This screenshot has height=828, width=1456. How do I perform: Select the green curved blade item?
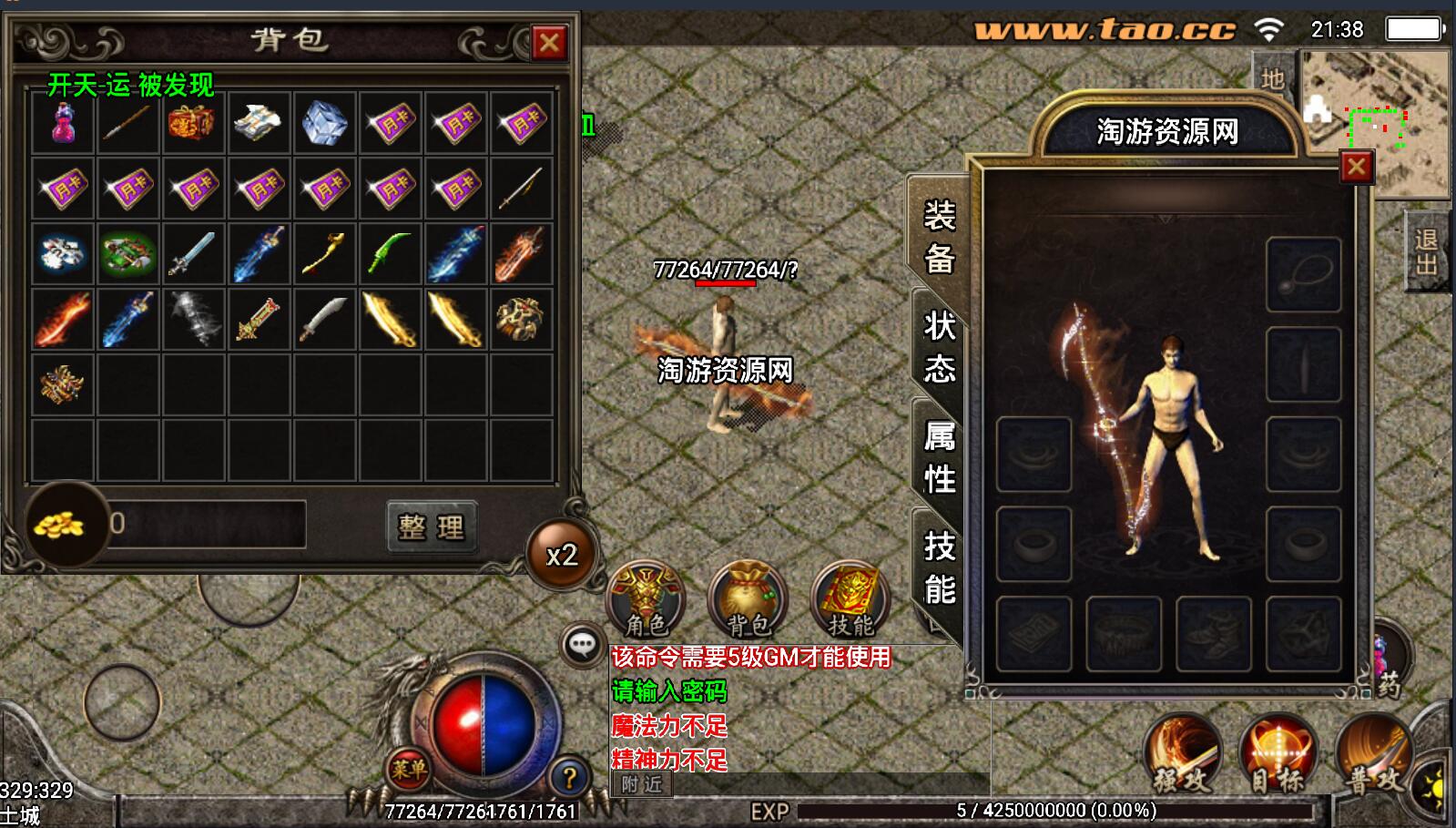(390, 253)
